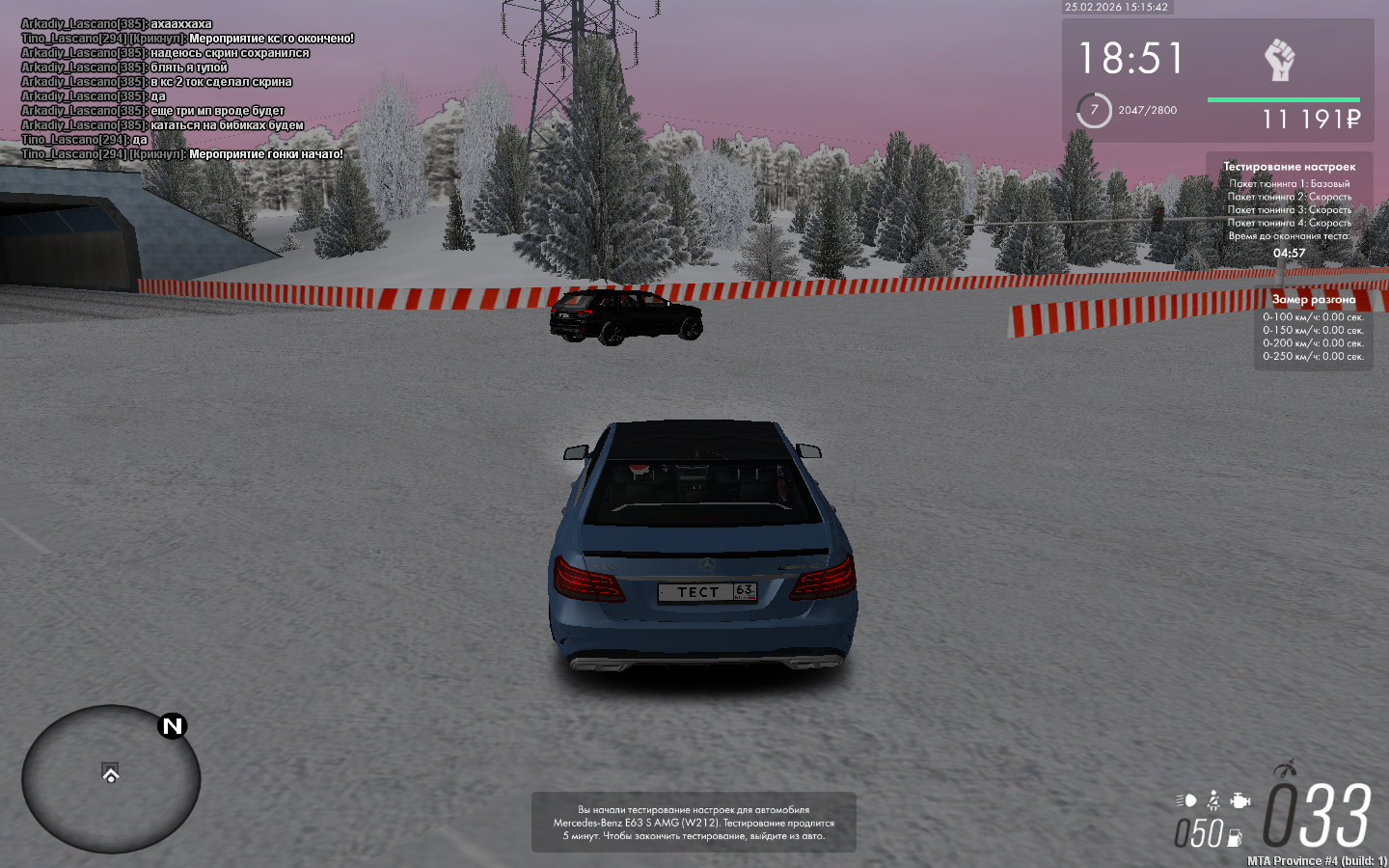This screenshot has height=868, width=1389.
Task: Click the acceleration measurement panel
Action: (1313, 330)
